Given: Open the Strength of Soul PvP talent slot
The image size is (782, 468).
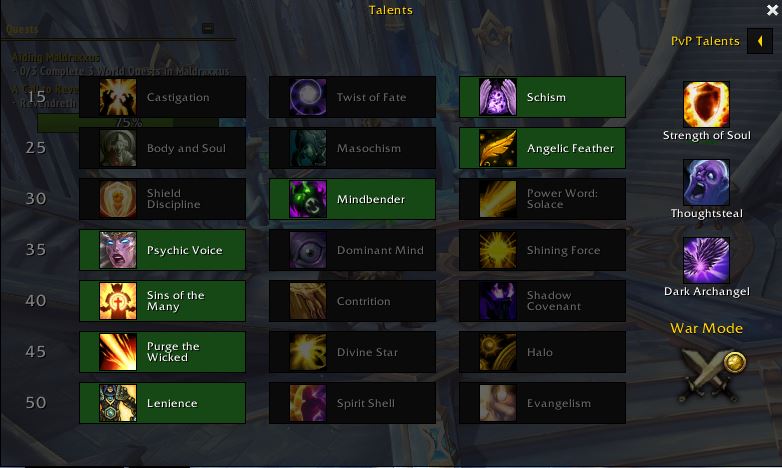Looking at the screenshot, I should tap(706, 105).
